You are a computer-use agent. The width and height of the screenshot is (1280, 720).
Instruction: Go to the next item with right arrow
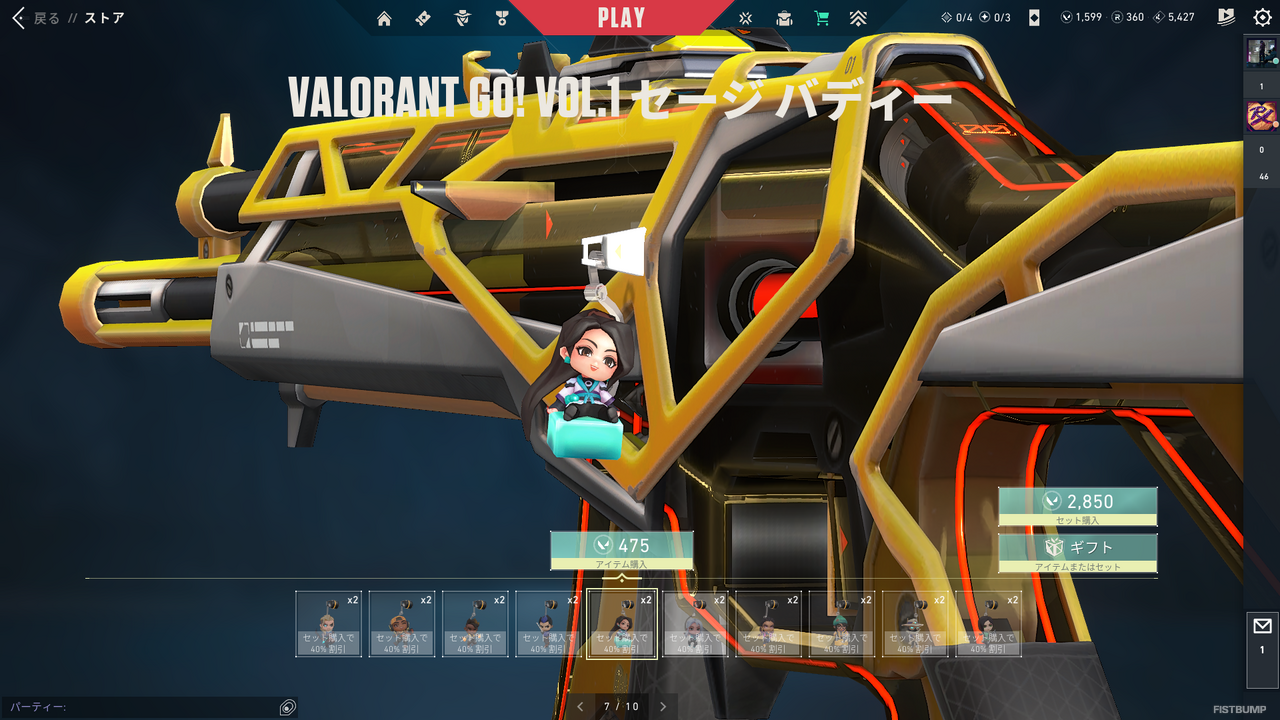pyautogui.click(x=662, y=706)
